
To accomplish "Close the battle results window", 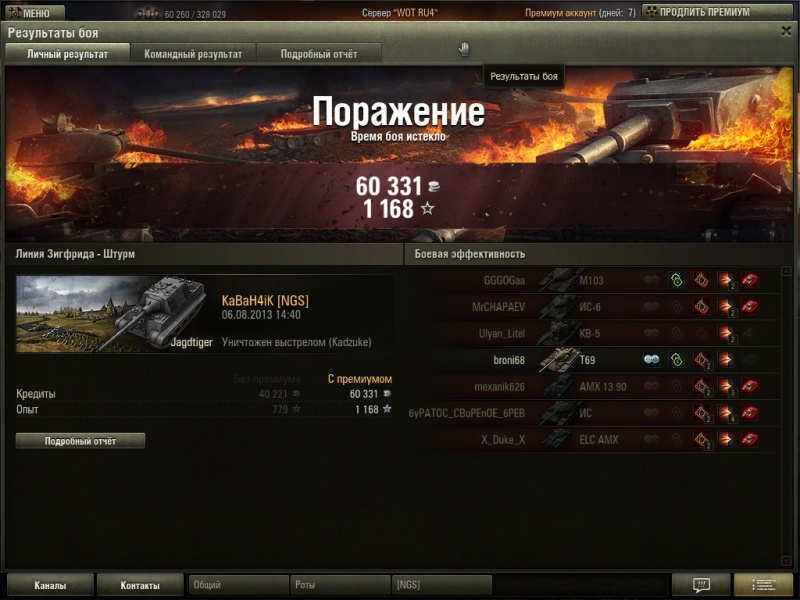I will (x=786, y=31).
